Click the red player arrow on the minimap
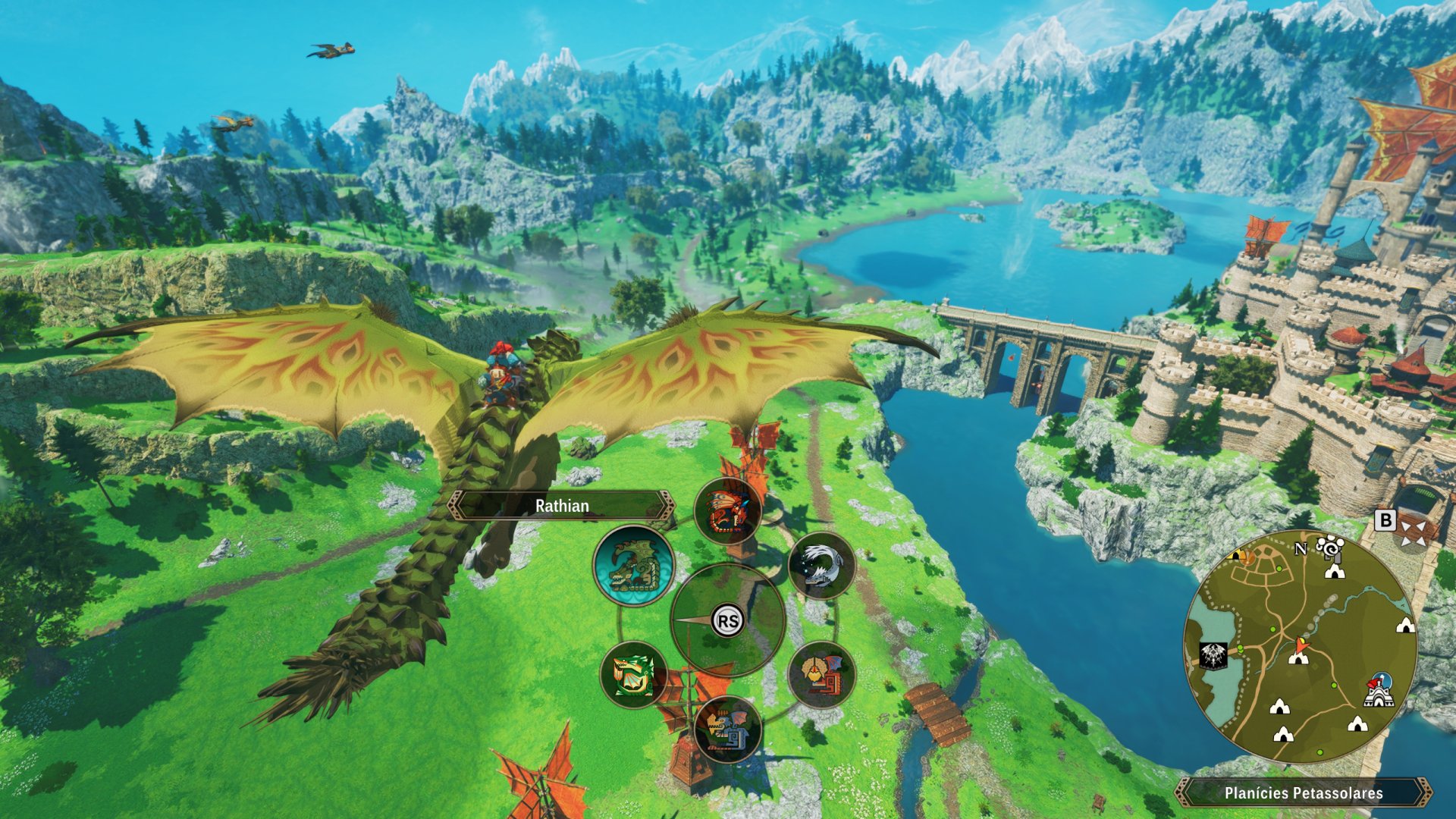The width and height of the screenshot is (1456, 819). [1302, 645]
